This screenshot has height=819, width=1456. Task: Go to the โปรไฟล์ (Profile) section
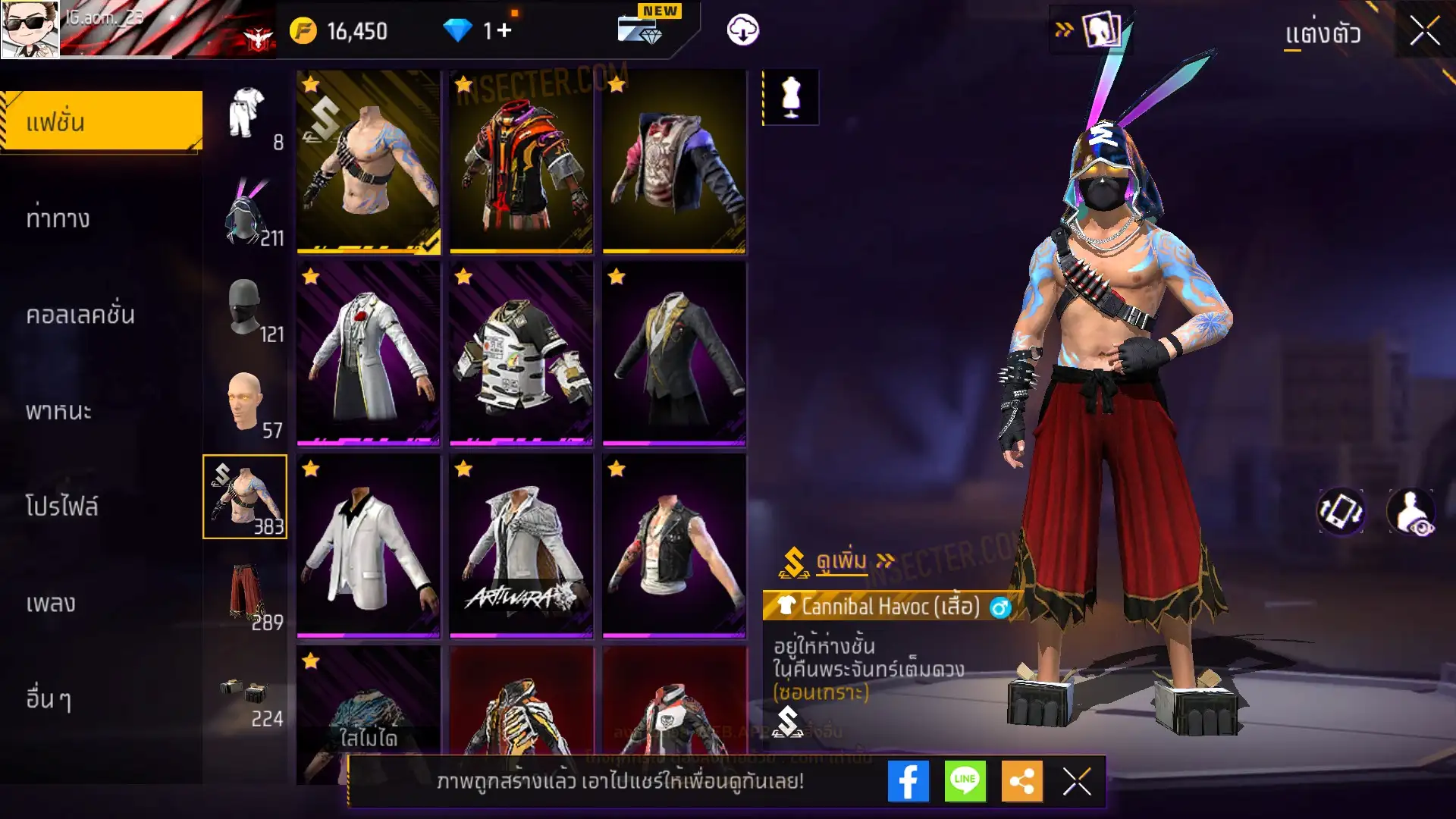(62, 506)
